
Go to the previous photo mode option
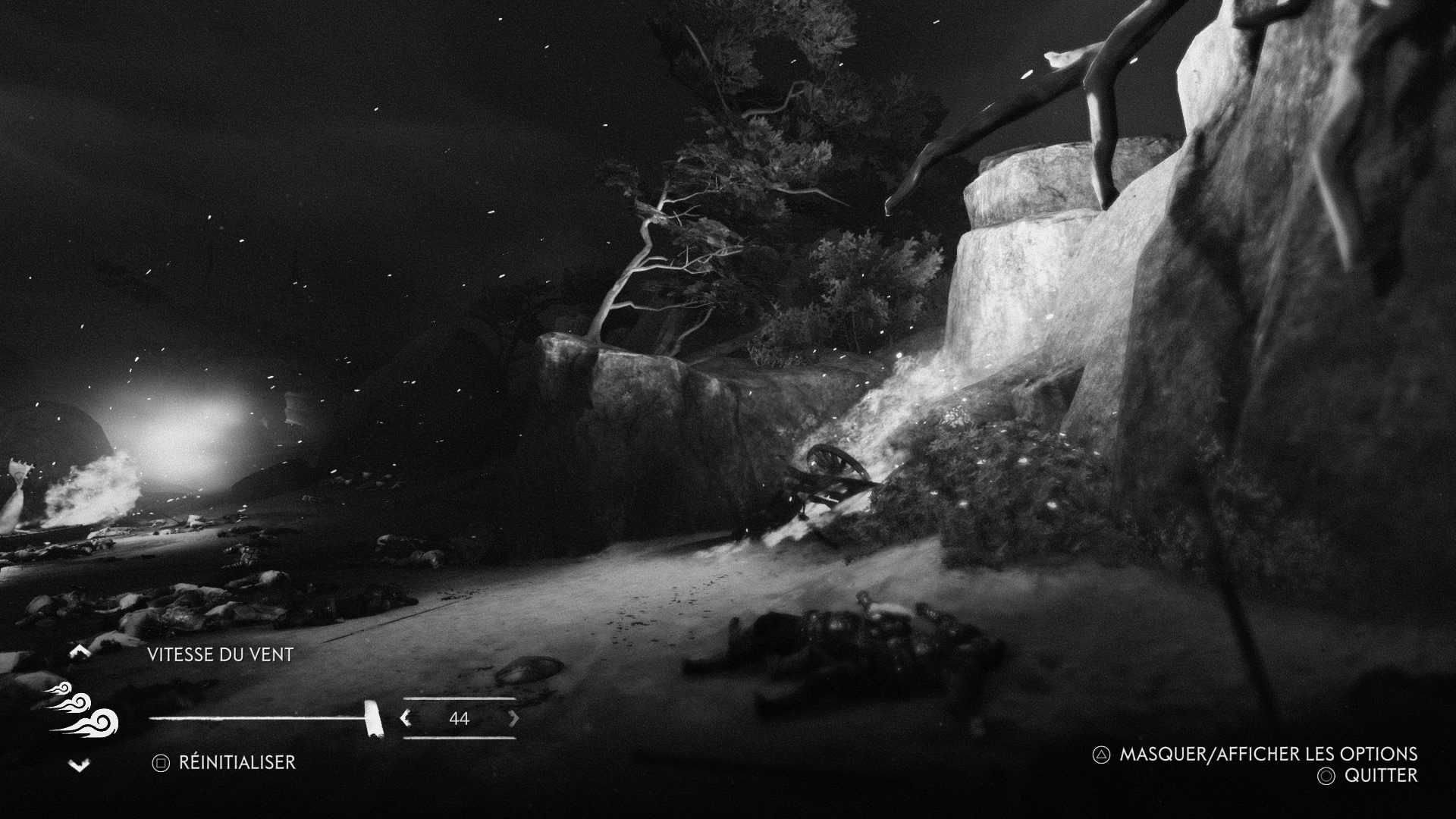point(80,651)
